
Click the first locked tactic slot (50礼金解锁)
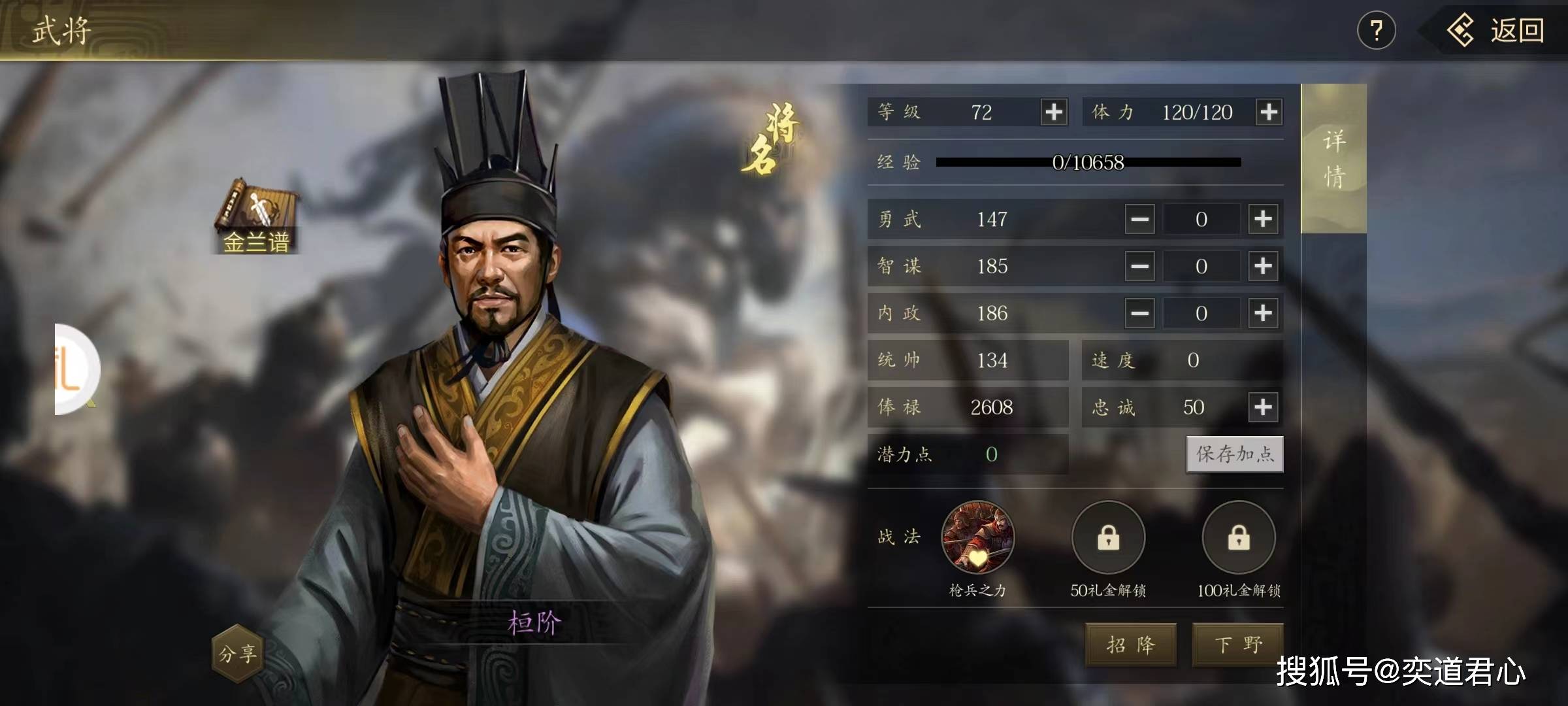point(1109,538)
